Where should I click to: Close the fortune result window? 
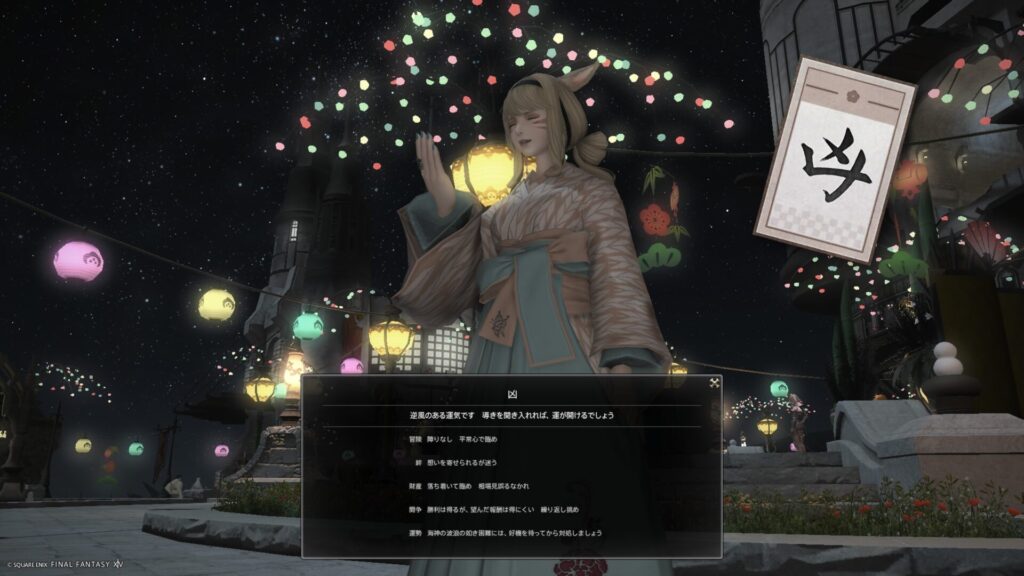(714, 382)
